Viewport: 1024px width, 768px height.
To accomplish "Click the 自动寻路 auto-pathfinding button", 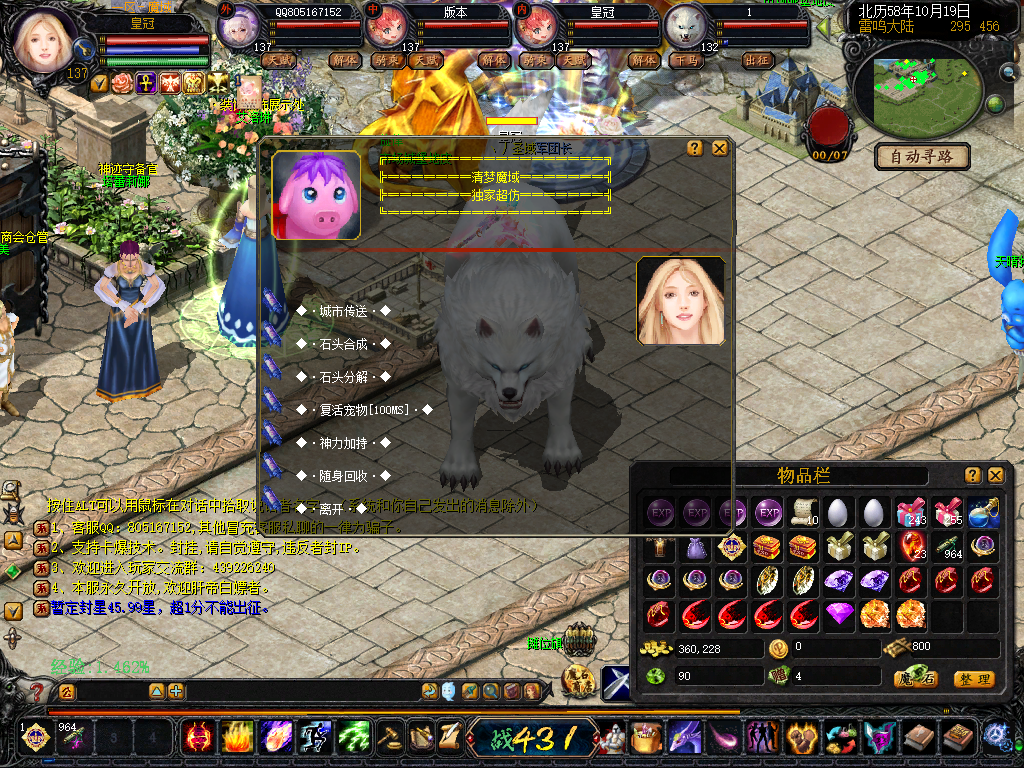I will pyautogui.click(x=922, y=156).
